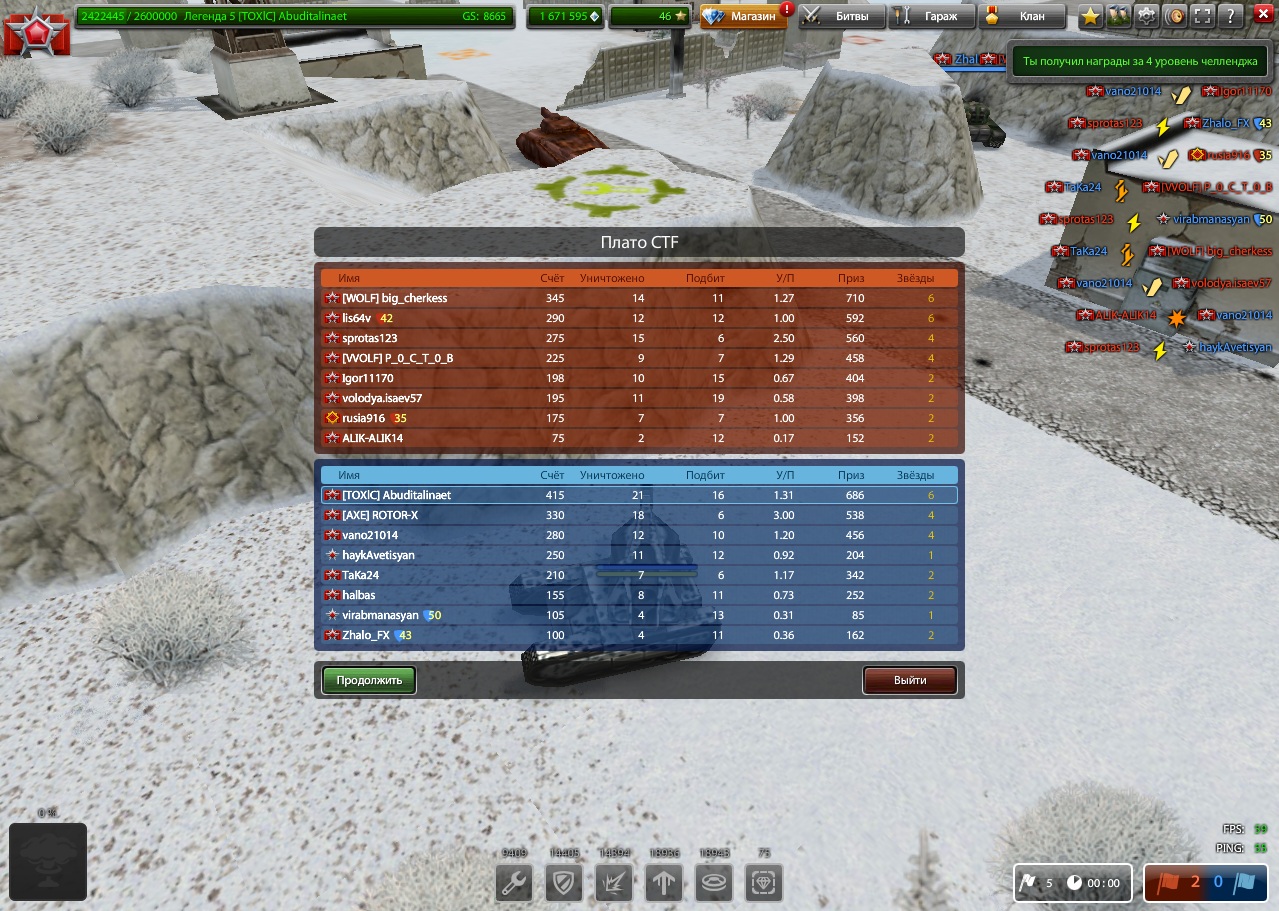This screenshot has height=911, width=1279.
Task: Select the gold box diamond supply
Action: 764,884
